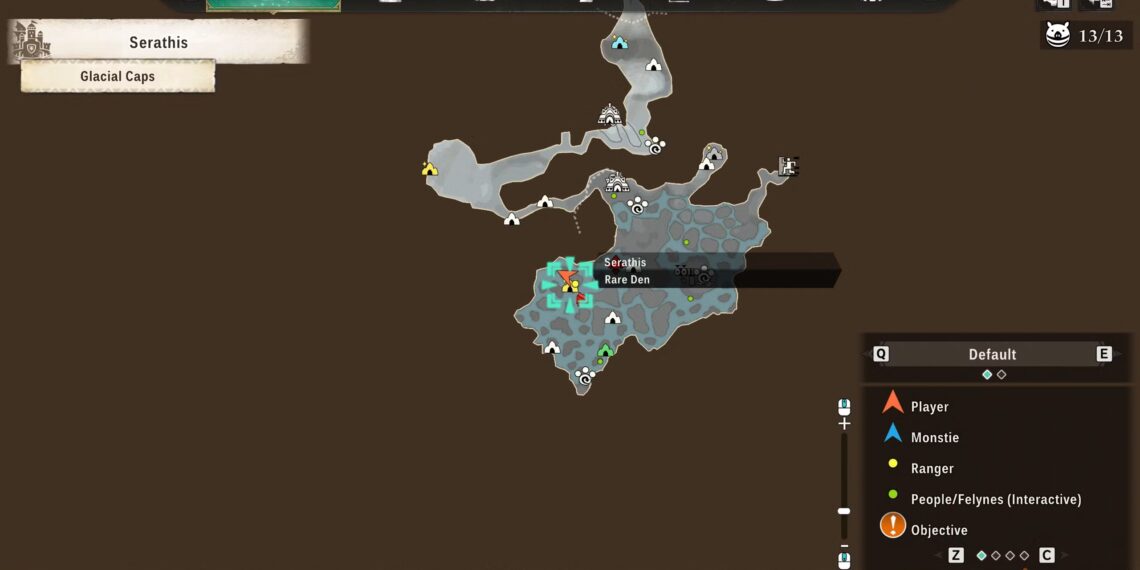Click the Serathis region name banner
Viewport: 1140px width, 570px height.
[158, 43]
